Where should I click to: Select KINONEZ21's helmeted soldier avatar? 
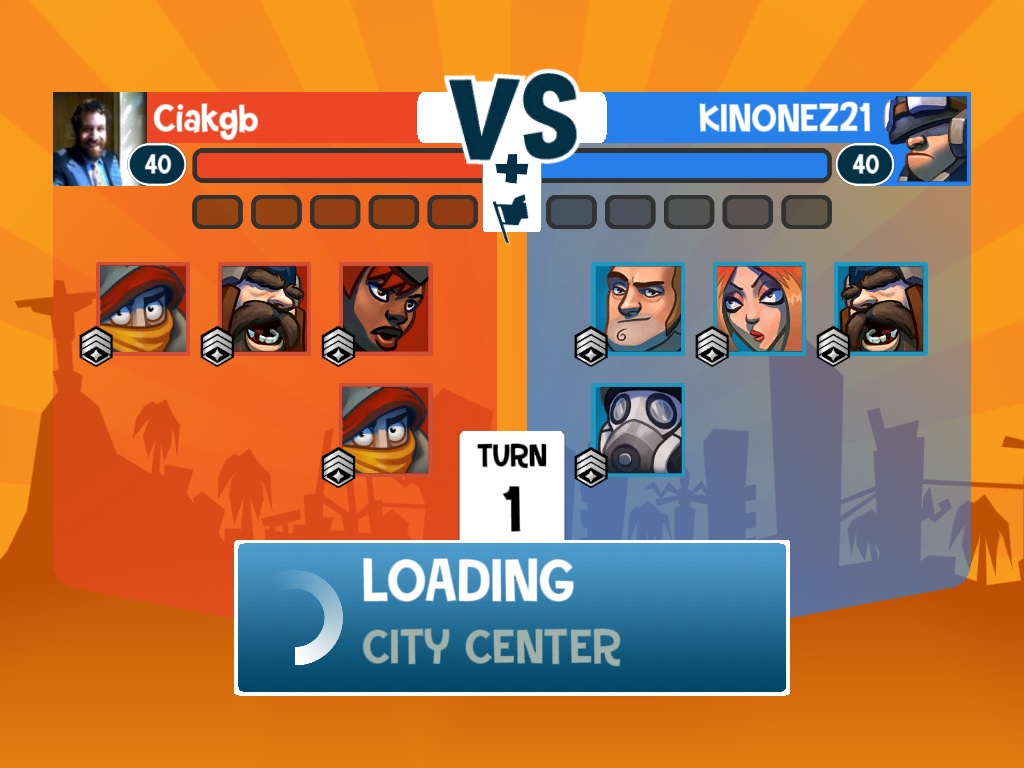(x=929, y=139)
